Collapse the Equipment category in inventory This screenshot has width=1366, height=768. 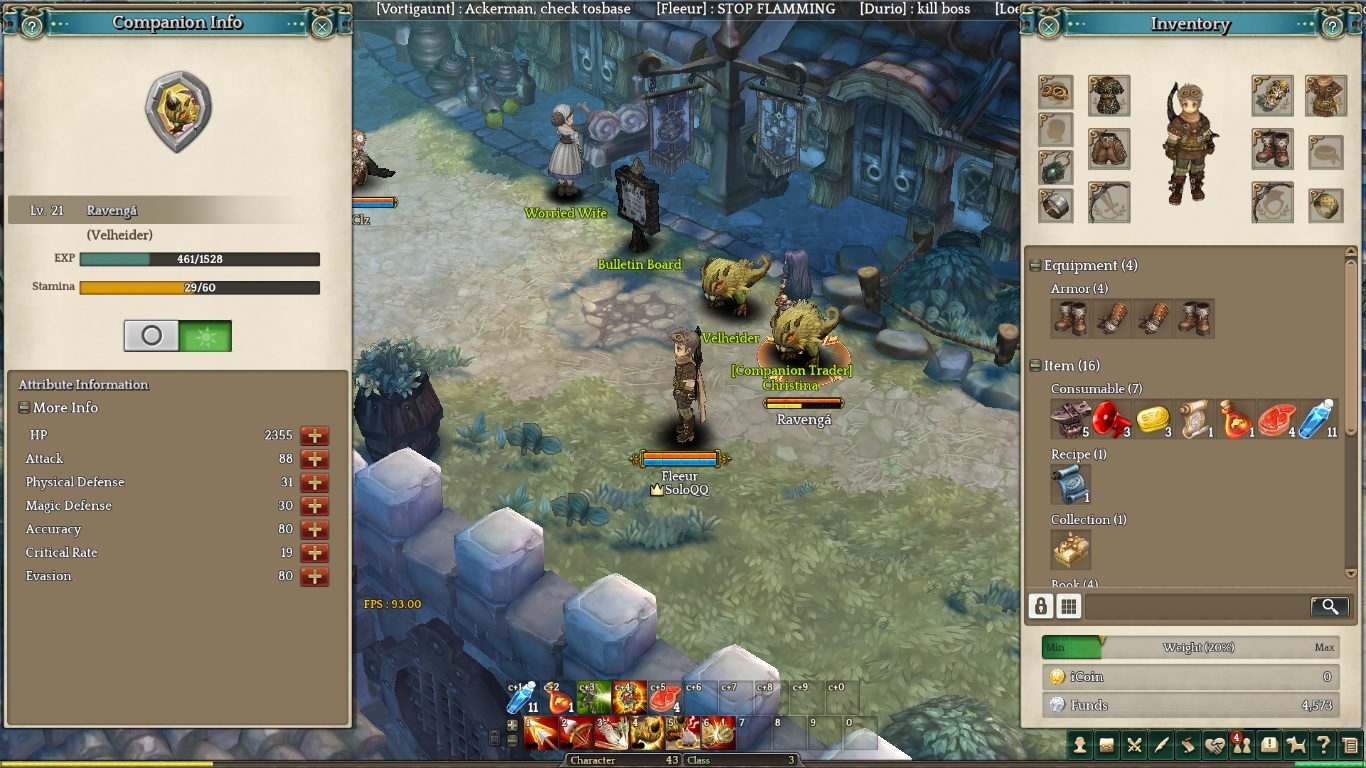coord(1036,266)
